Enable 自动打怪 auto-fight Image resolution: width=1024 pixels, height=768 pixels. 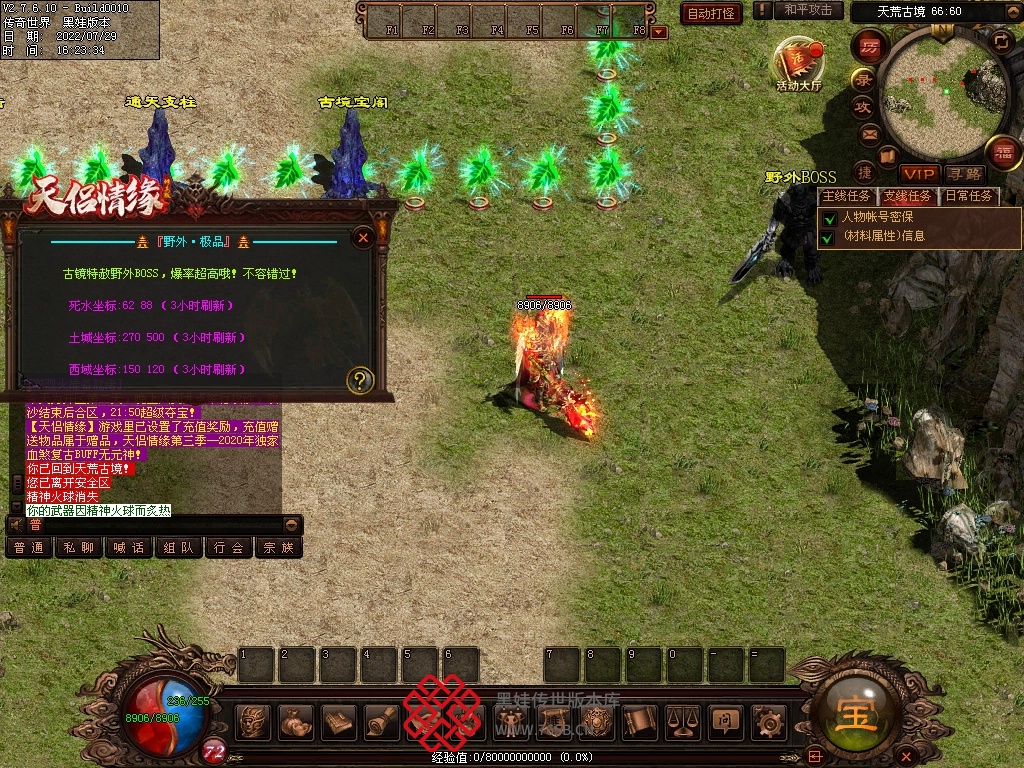click(711, 13)
